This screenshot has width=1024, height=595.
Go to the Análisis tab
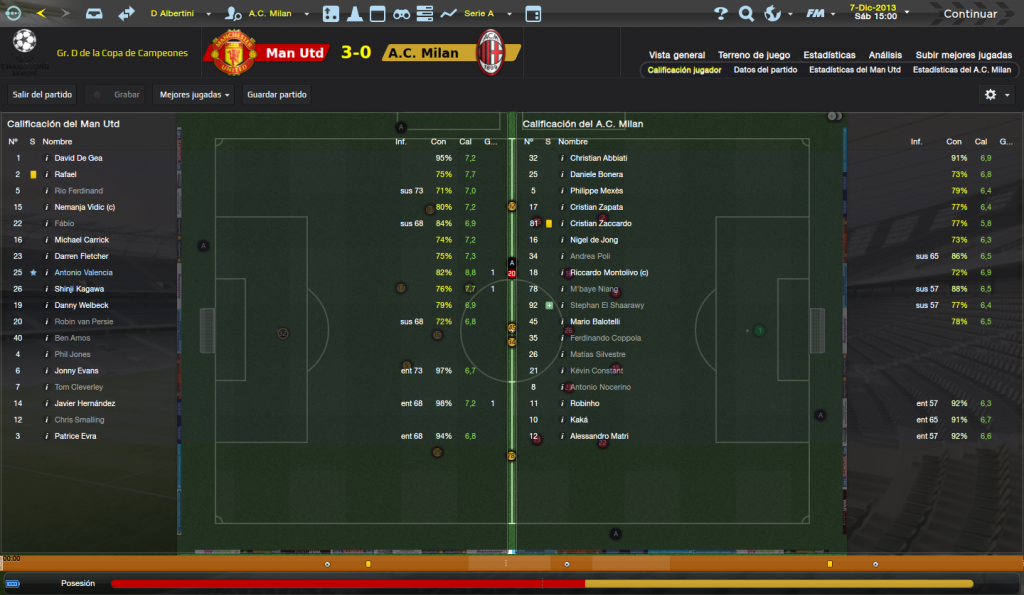tap(885, 55)
